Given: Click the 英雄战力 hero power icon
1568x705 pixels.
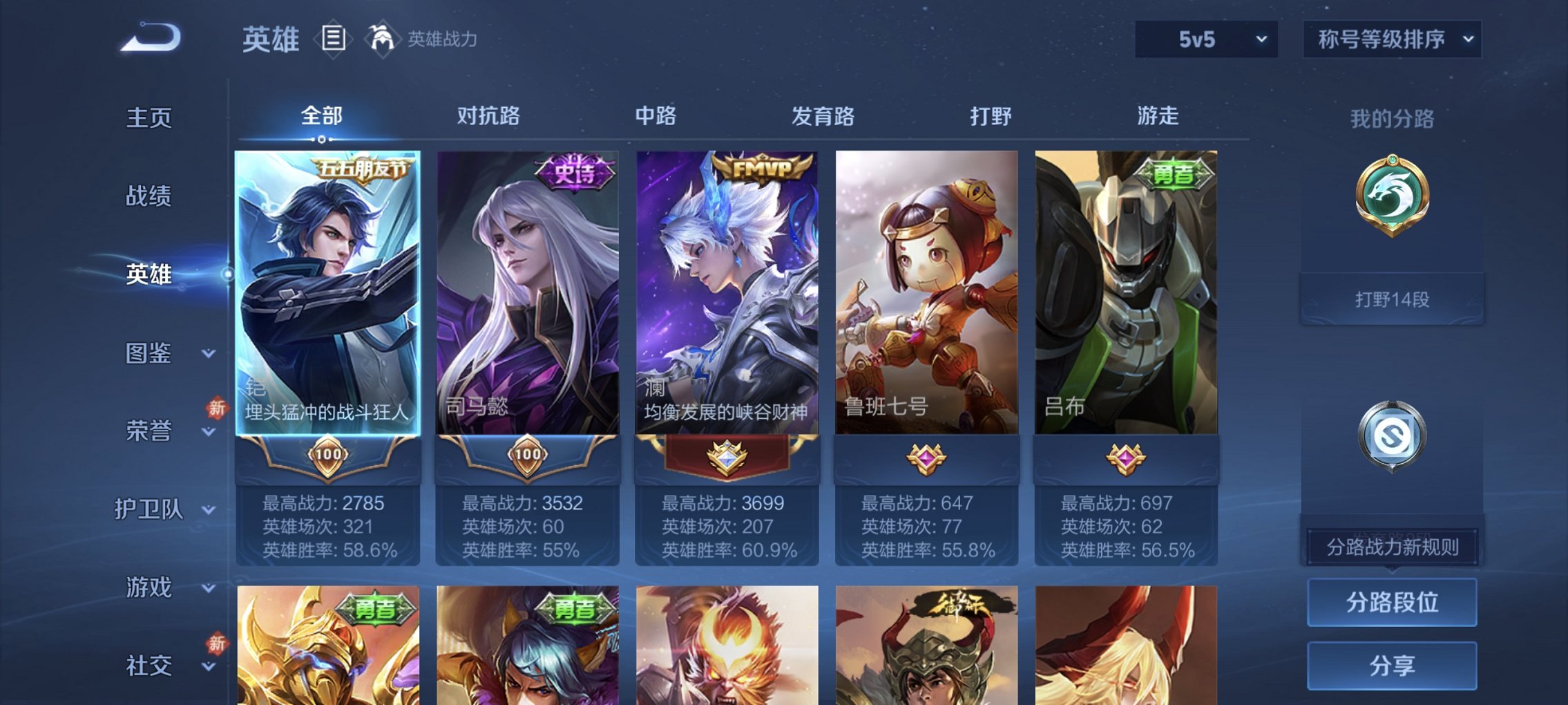Looking at the screenshot, I should [x=382, y=38].
